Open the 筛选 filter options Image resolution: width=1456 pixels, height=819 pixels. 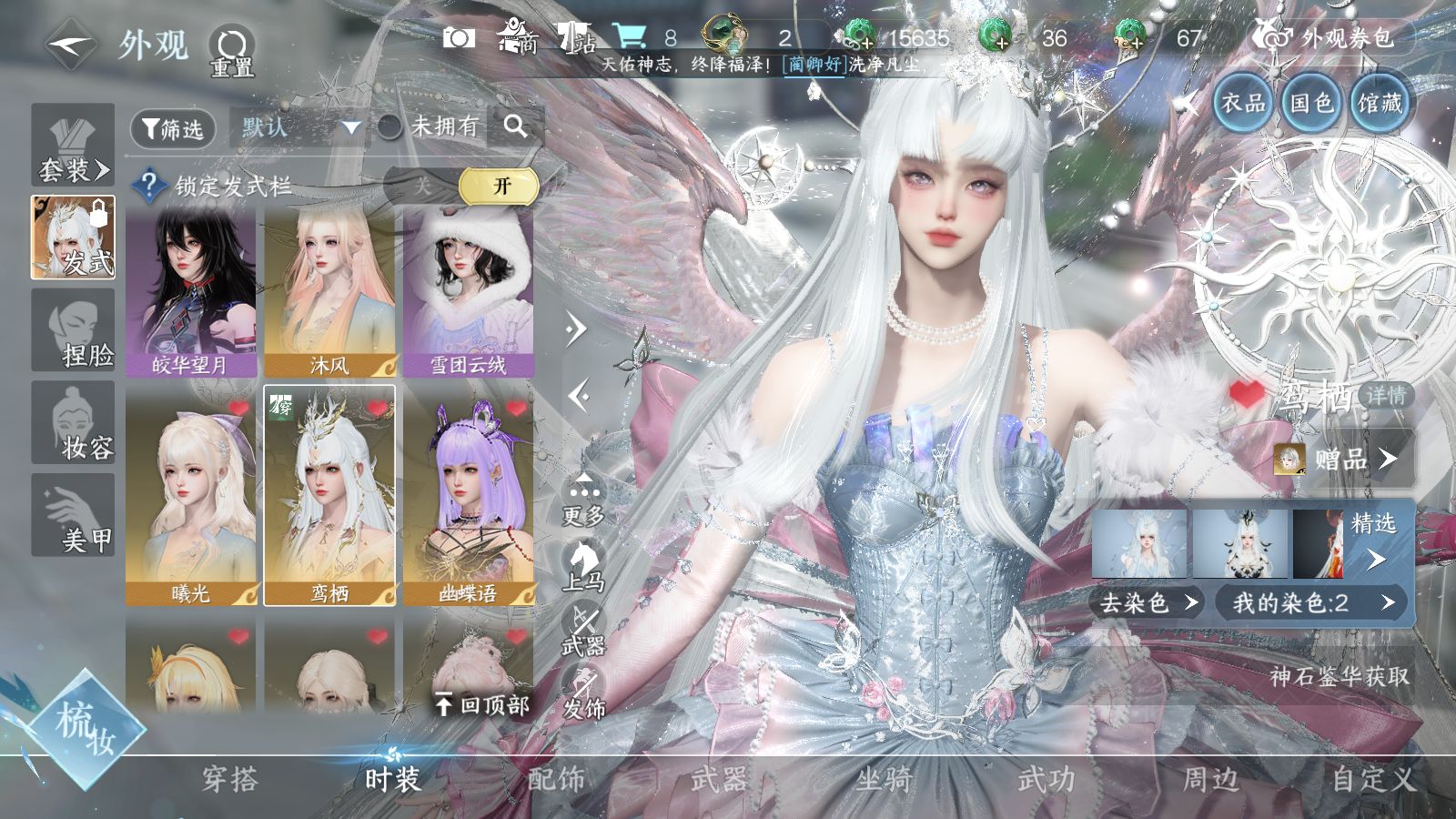click(173, 129)
